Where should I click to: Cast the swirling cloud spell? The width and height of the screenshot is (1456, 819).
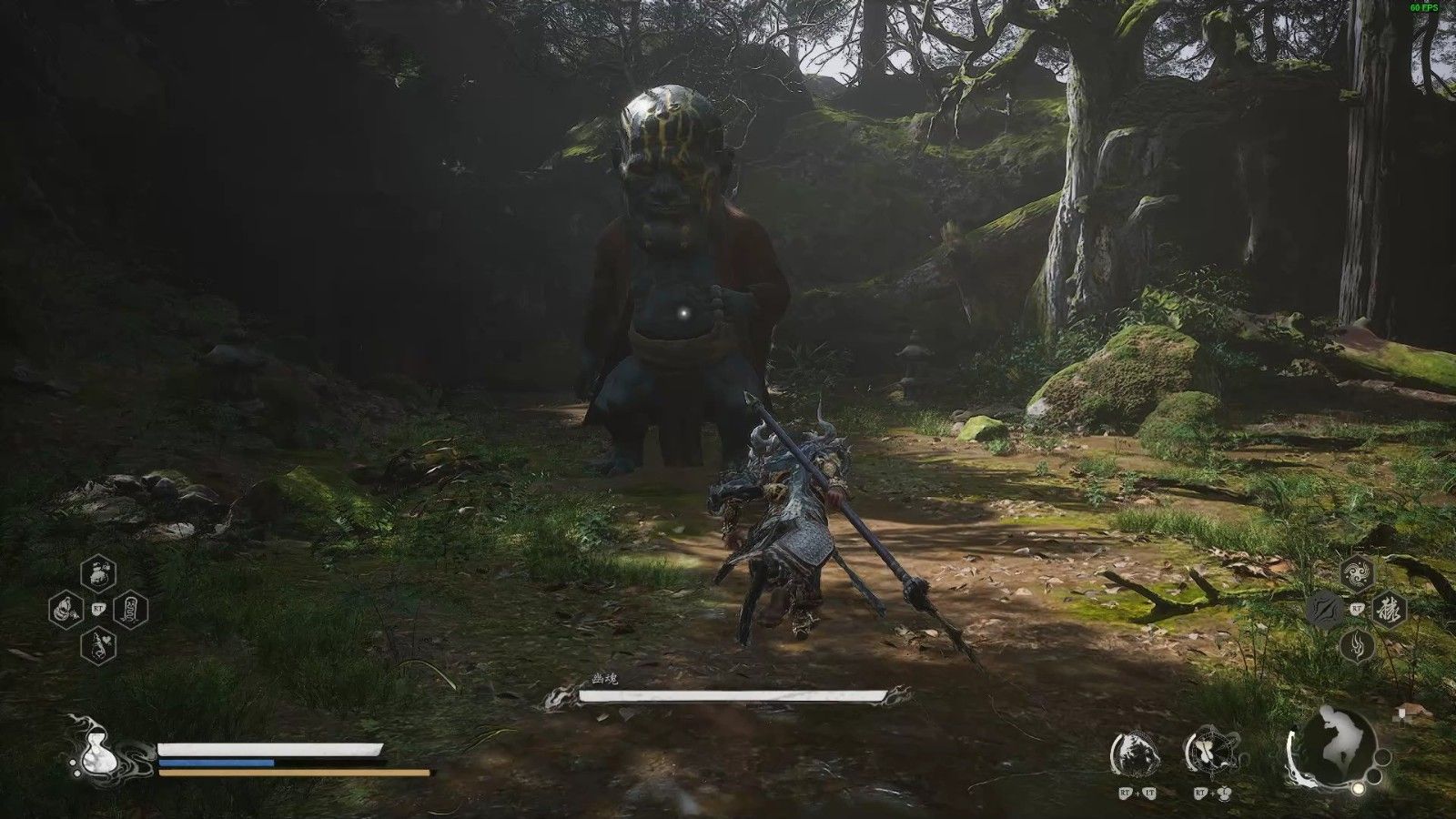click(x=1357, y=572)
